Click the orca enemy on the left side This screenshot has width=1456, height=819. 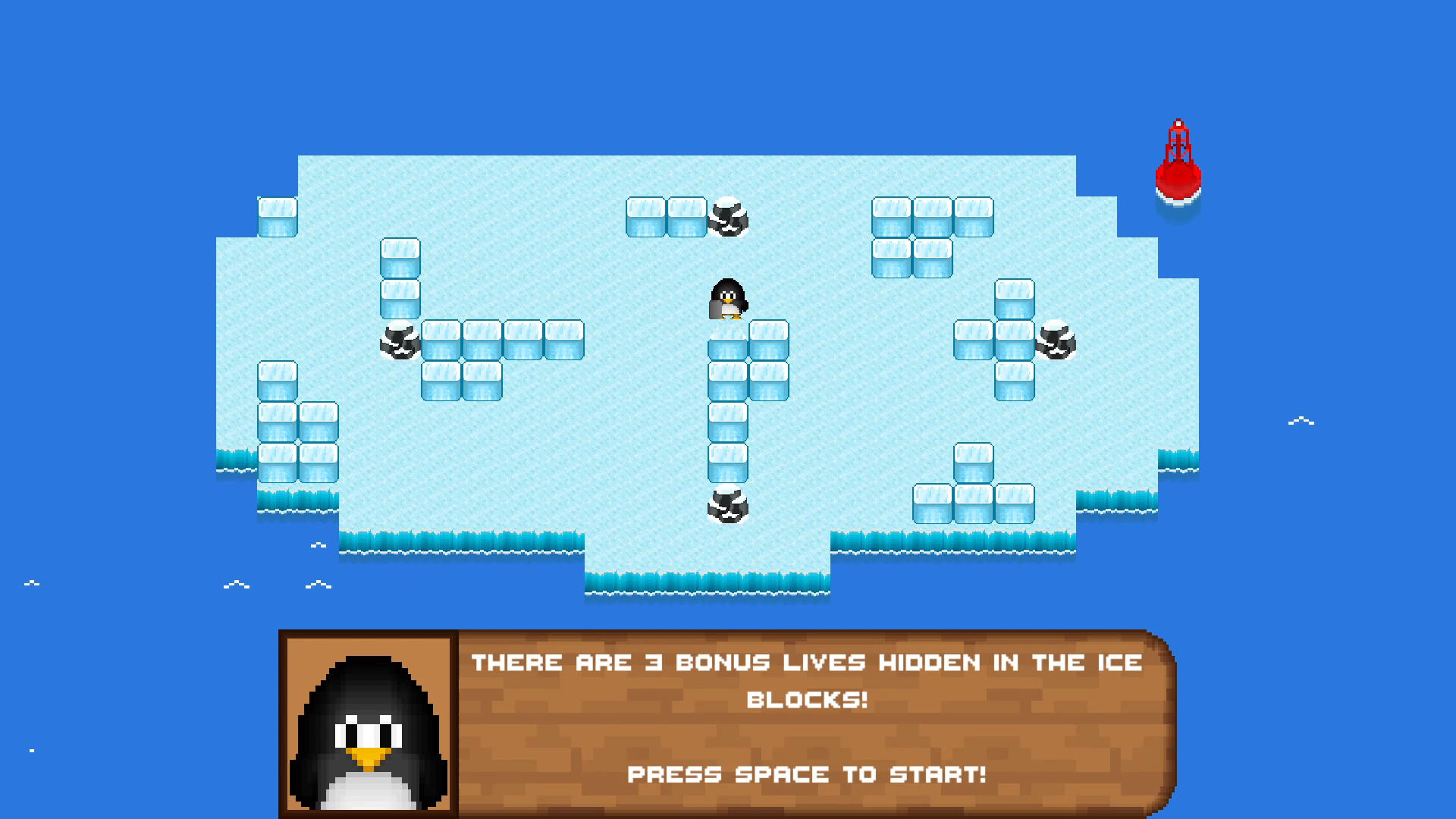(399, 341)
